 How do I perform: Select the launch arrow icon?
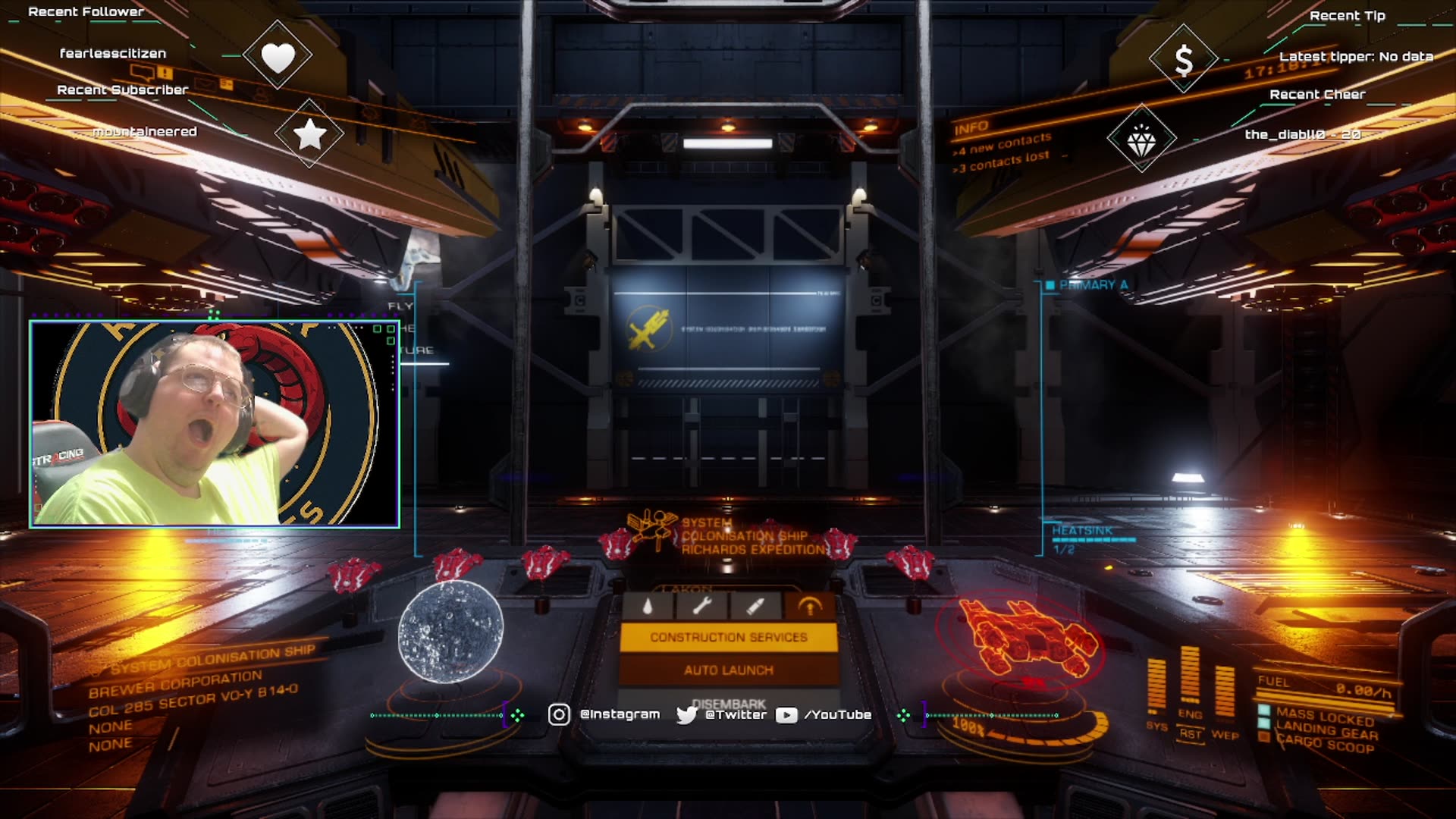tap(810, 606)
